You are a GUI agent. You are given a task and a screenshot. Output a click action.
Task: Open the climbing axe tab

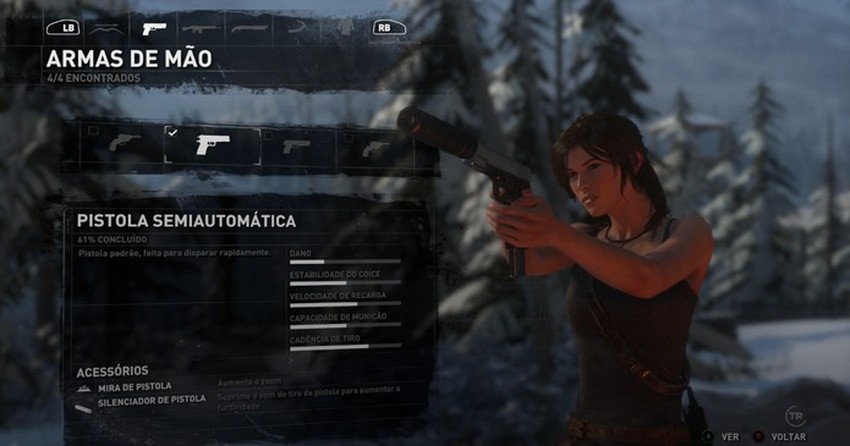[x=295, y=28]
